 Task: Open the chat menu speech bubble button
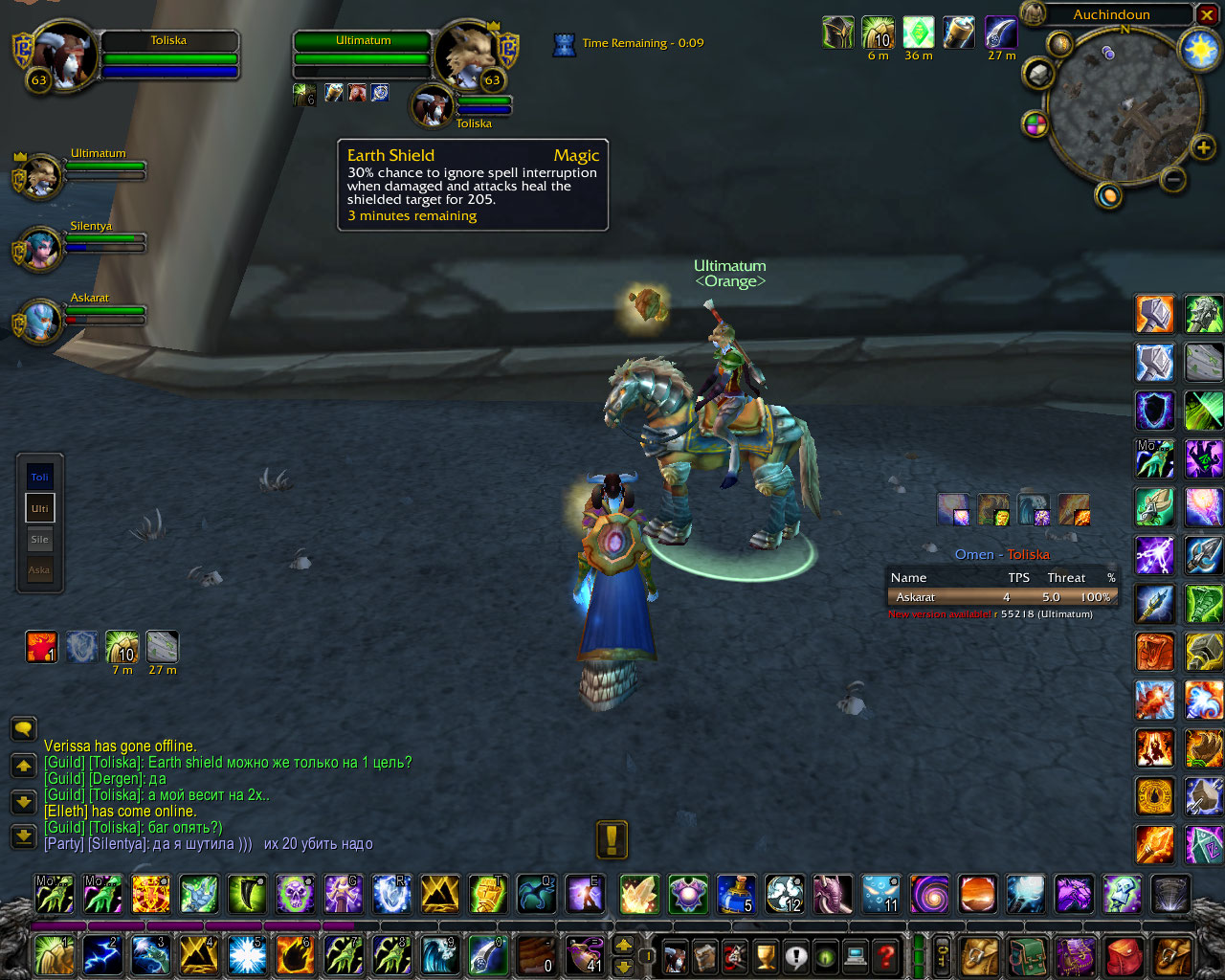coord(24,729)
